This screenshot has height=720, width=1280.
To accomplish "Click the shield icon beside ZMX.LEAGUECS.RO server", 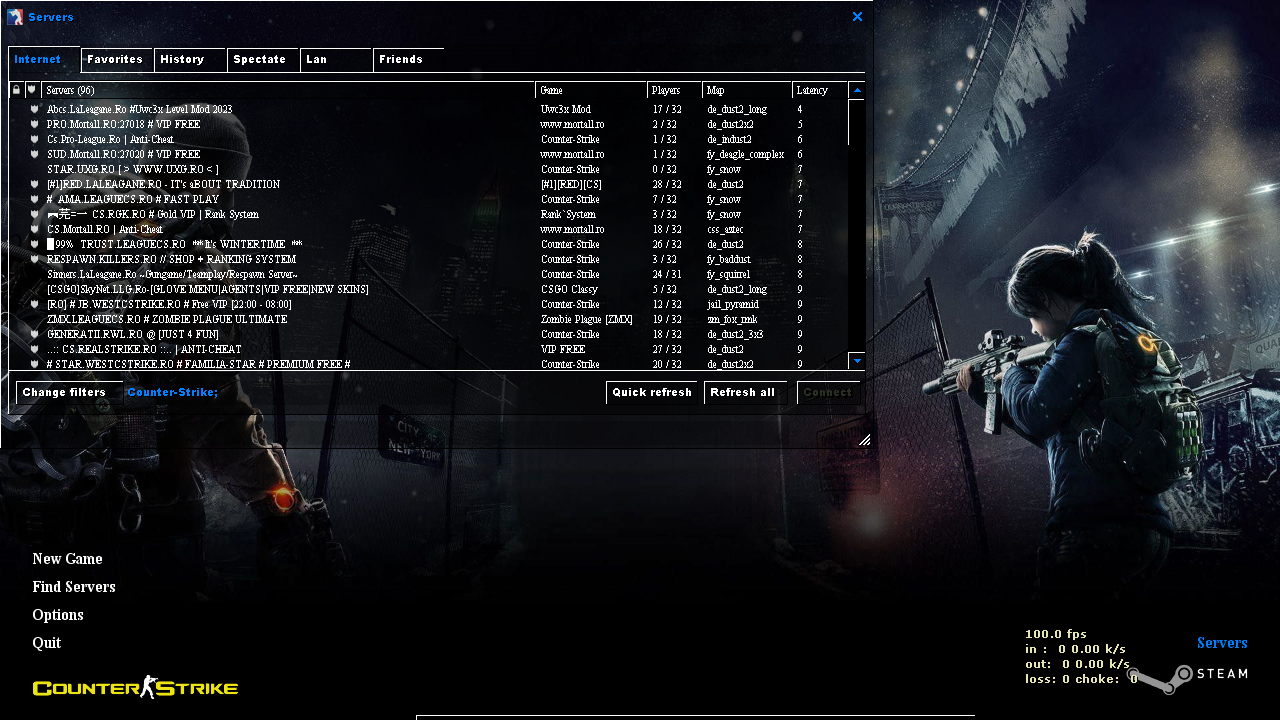I will (34, 319).
